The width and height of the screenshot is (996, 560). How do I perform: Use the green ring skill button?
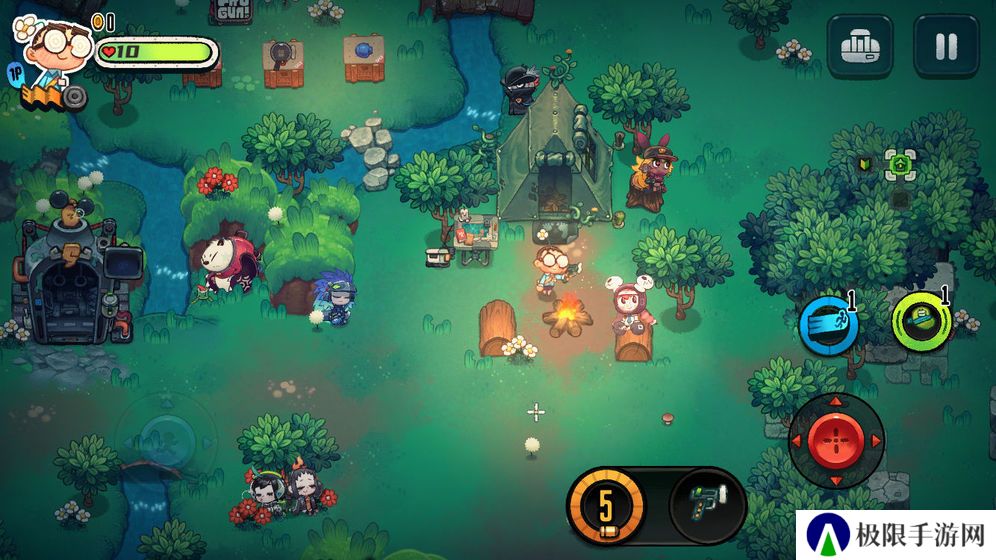click(x=921, y=321)
